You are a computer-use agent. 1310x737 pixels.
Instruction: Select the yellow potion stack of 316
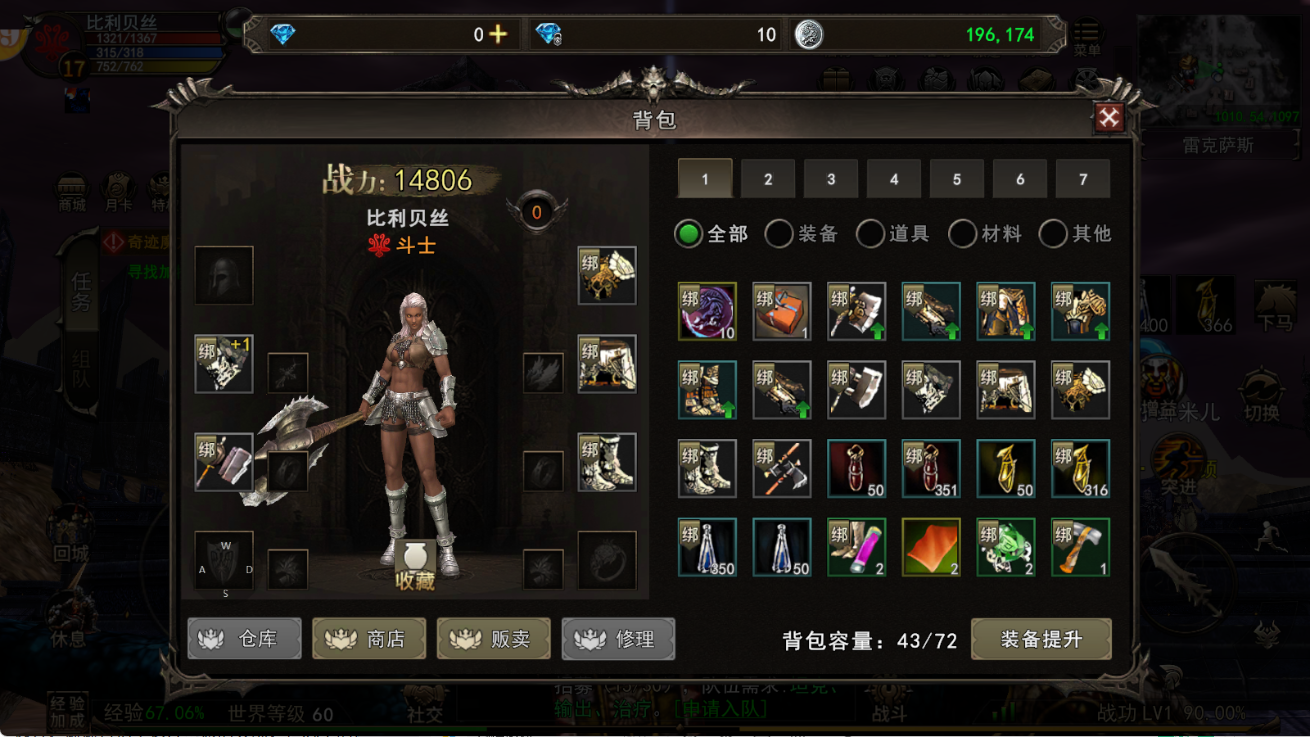[1080, 468]
